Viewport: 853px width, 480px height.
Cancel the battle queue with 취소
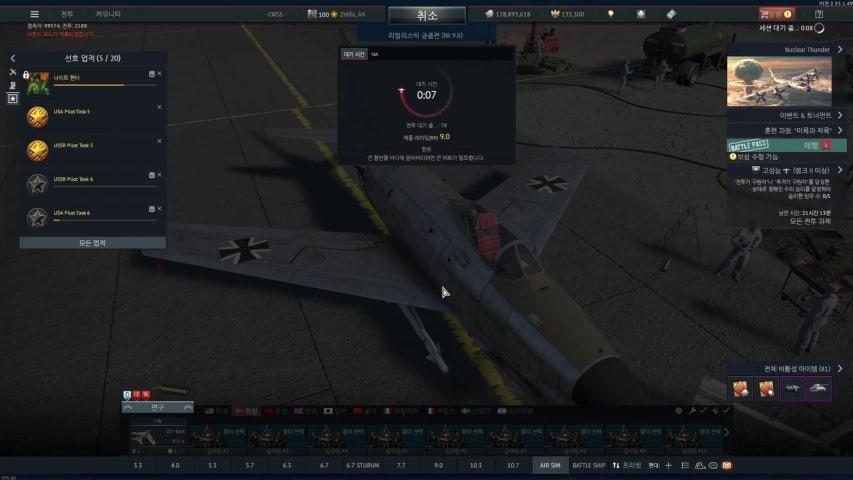[427, 15]
